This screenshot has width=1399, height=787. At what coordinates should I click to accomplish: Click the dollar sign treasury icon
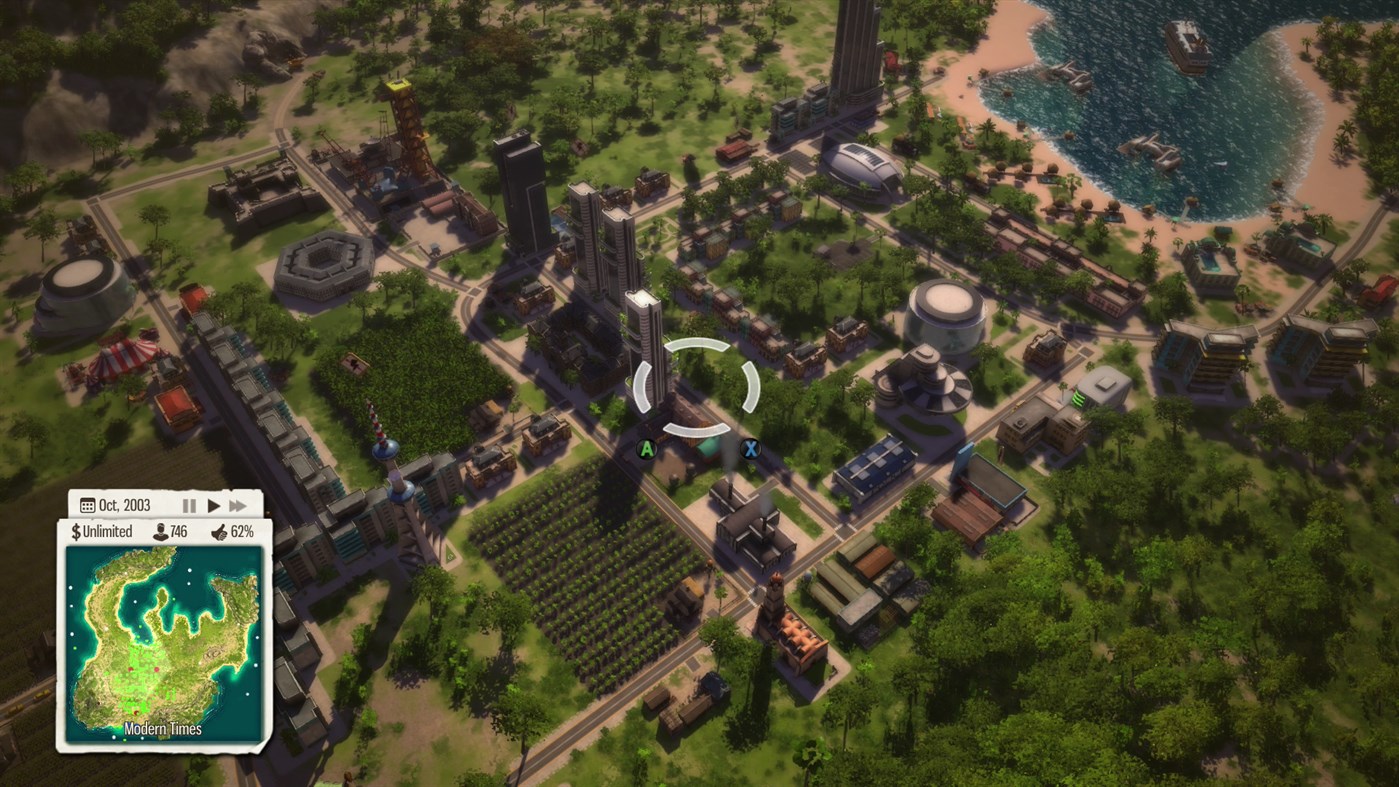click(76, 531)
